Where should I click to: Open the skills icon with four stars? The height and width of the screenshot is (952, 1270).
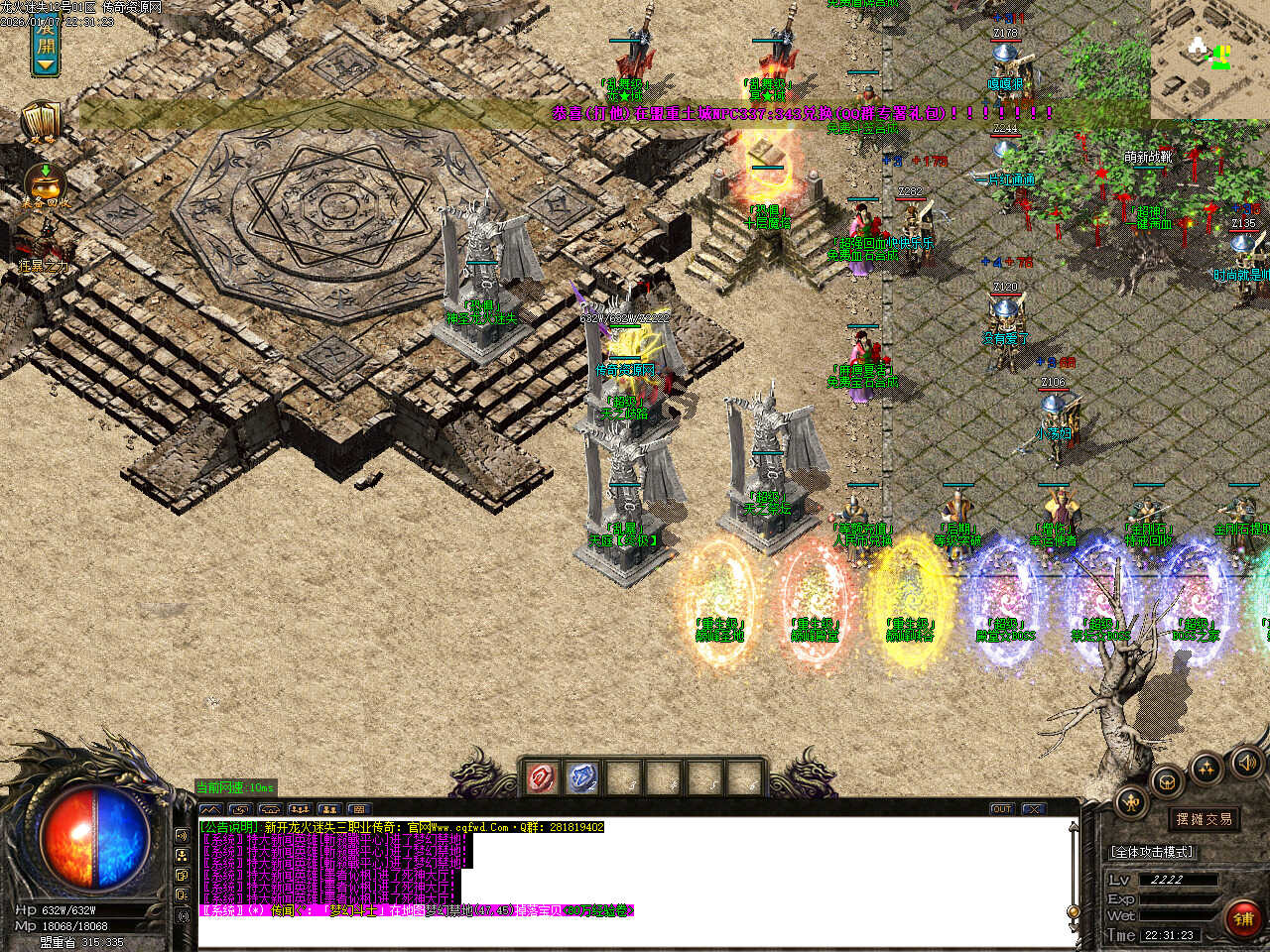[1206, 767]
